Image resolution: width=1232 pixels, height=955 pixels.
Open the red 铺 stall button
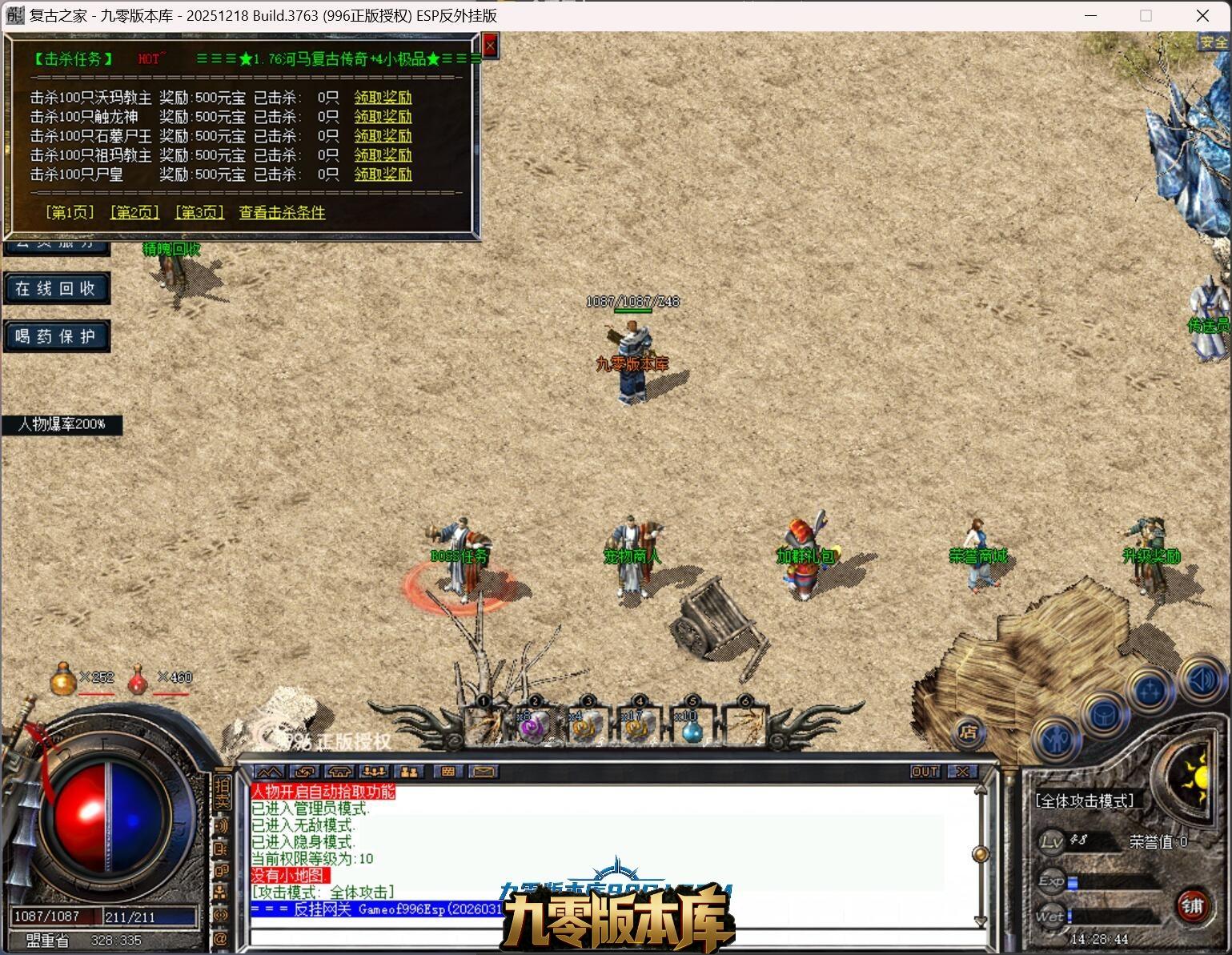1193,905
